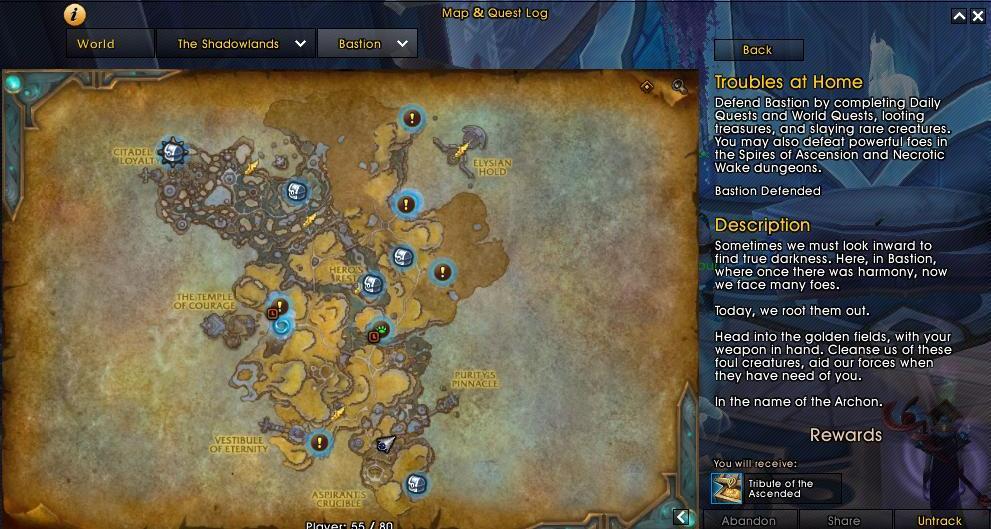
Task: Select the chest marker near Aspirant's Crucible
Action: (417, 484)
